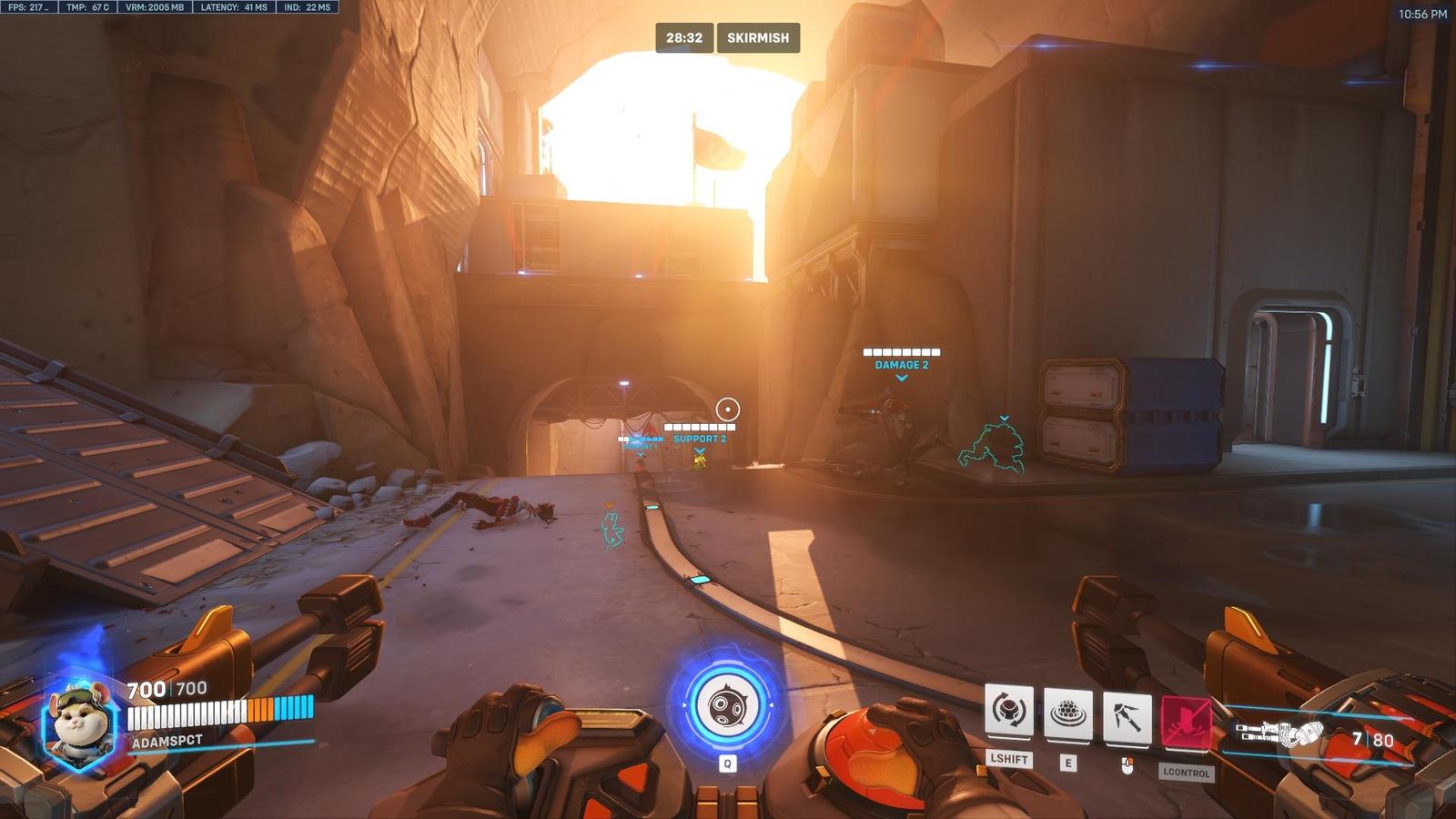Select the SKIRMISH mode tab

click(x=758, y=38)
